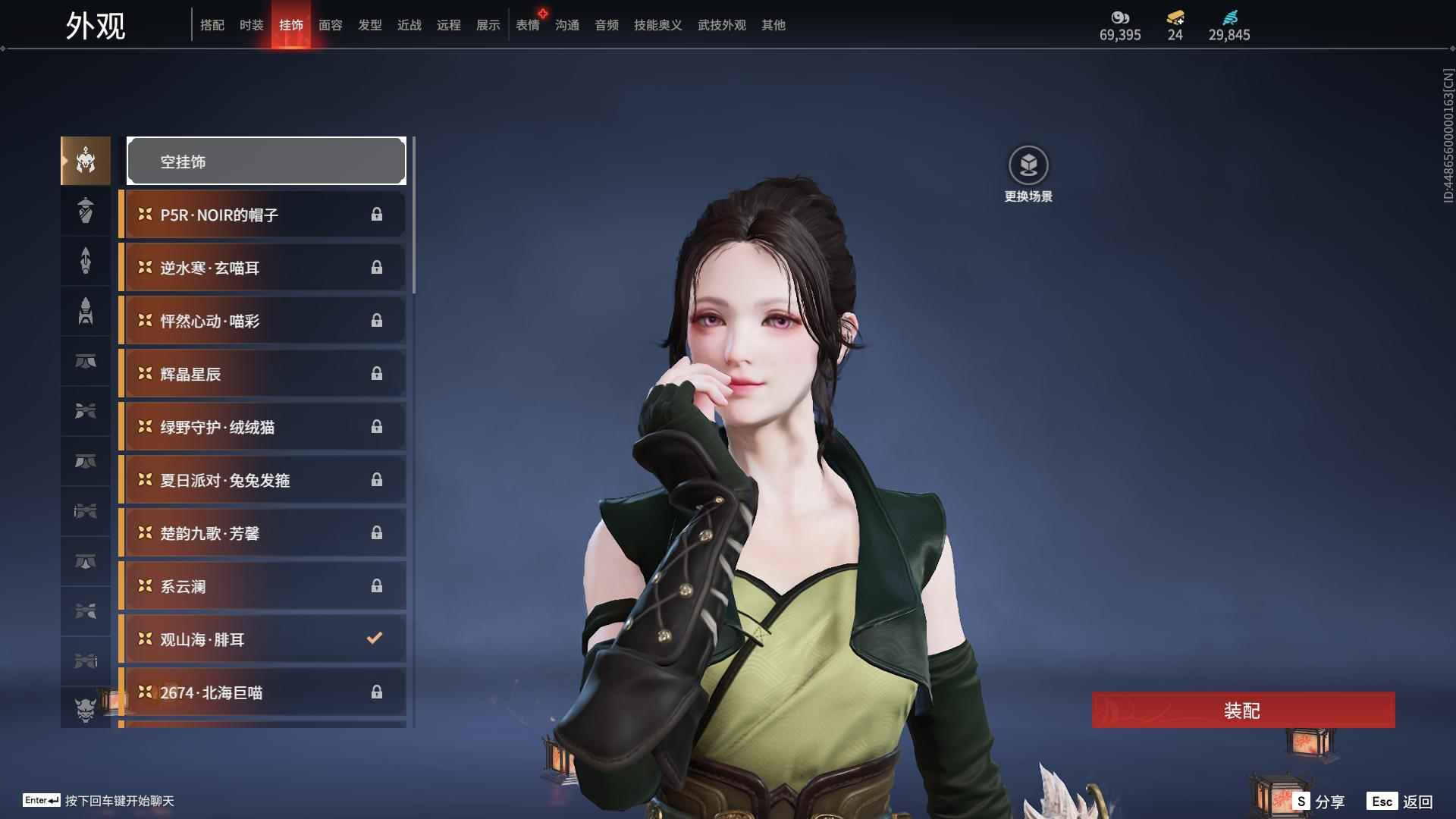Click the red 装配 equip button
Viewport: 1456px width, 819px height.
point(1243,711)
